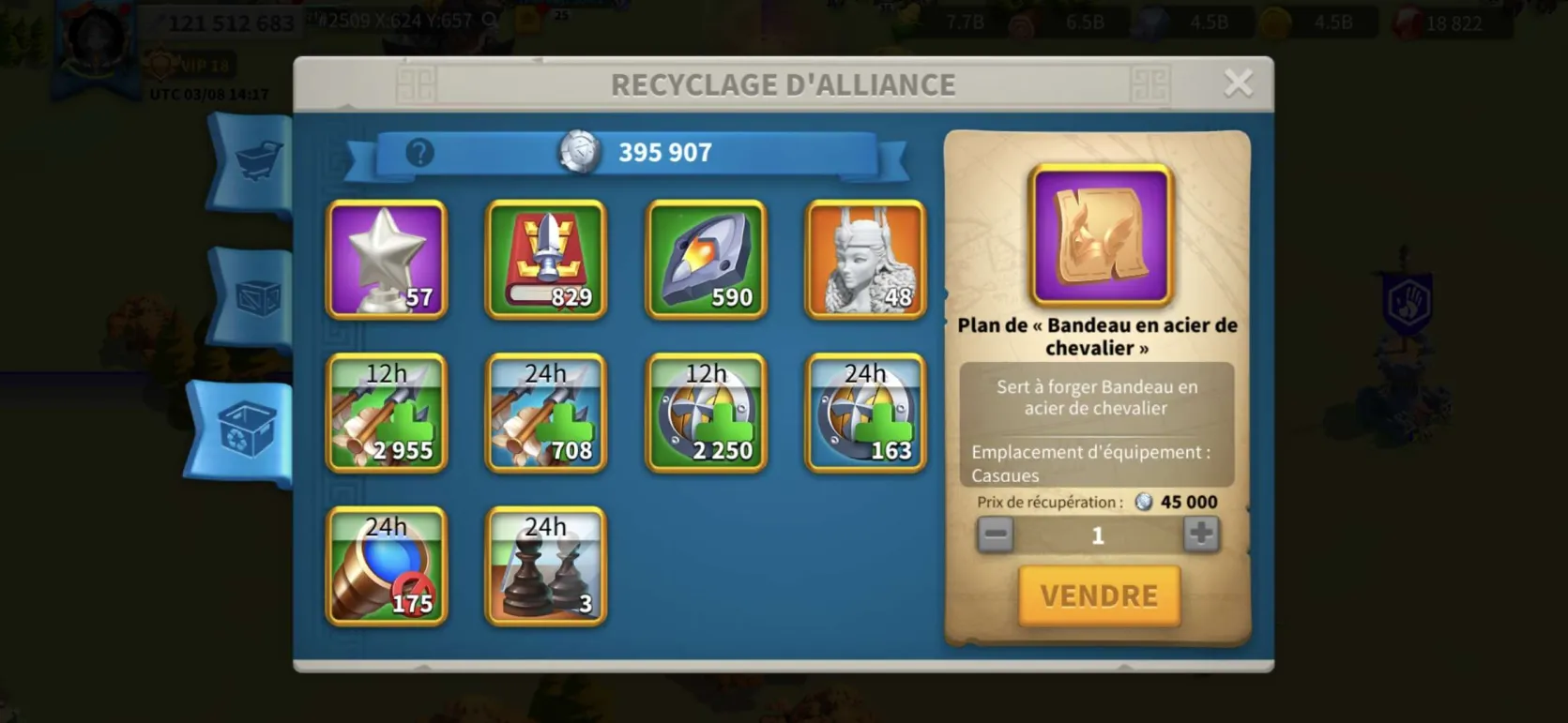This screenshot has height=723, width=1568.
Task: Close the Recyclage d'Alliance window
Action: [1238, 83]
